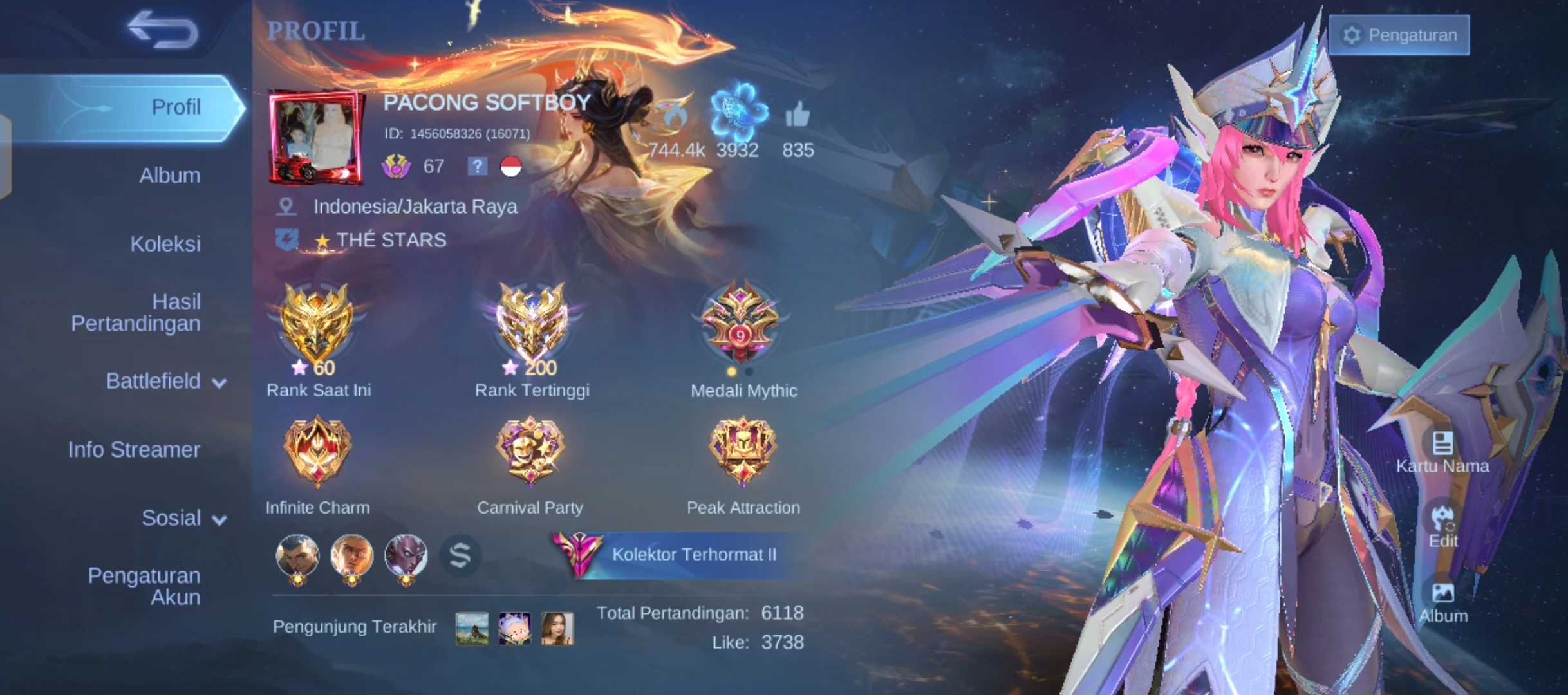Expand the Sosial menu
1568x695 pixels.
218,519
